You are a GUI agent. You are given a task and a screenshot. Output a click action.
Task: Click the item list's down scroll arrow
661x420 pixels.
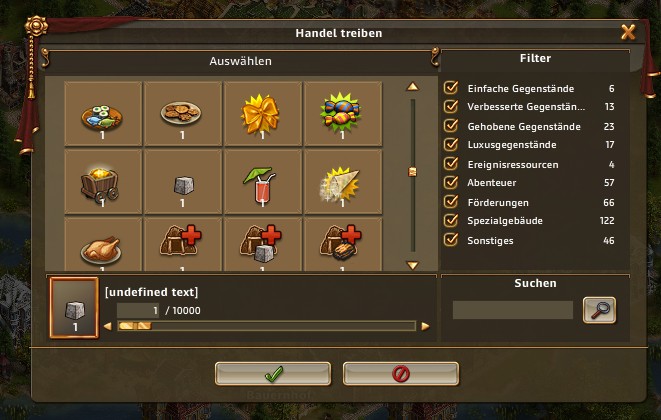click(412, 265)
